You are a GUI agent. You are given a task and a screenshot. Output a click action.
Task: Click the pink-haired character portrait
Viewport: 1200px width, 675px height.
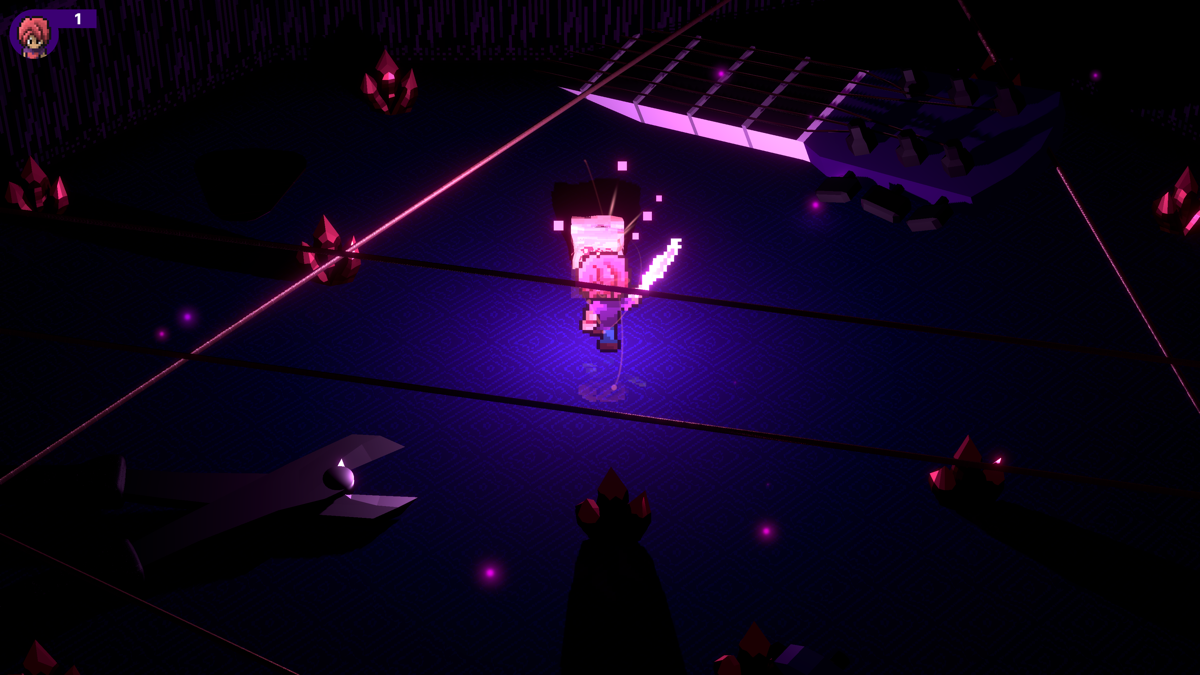coord(34,35)
